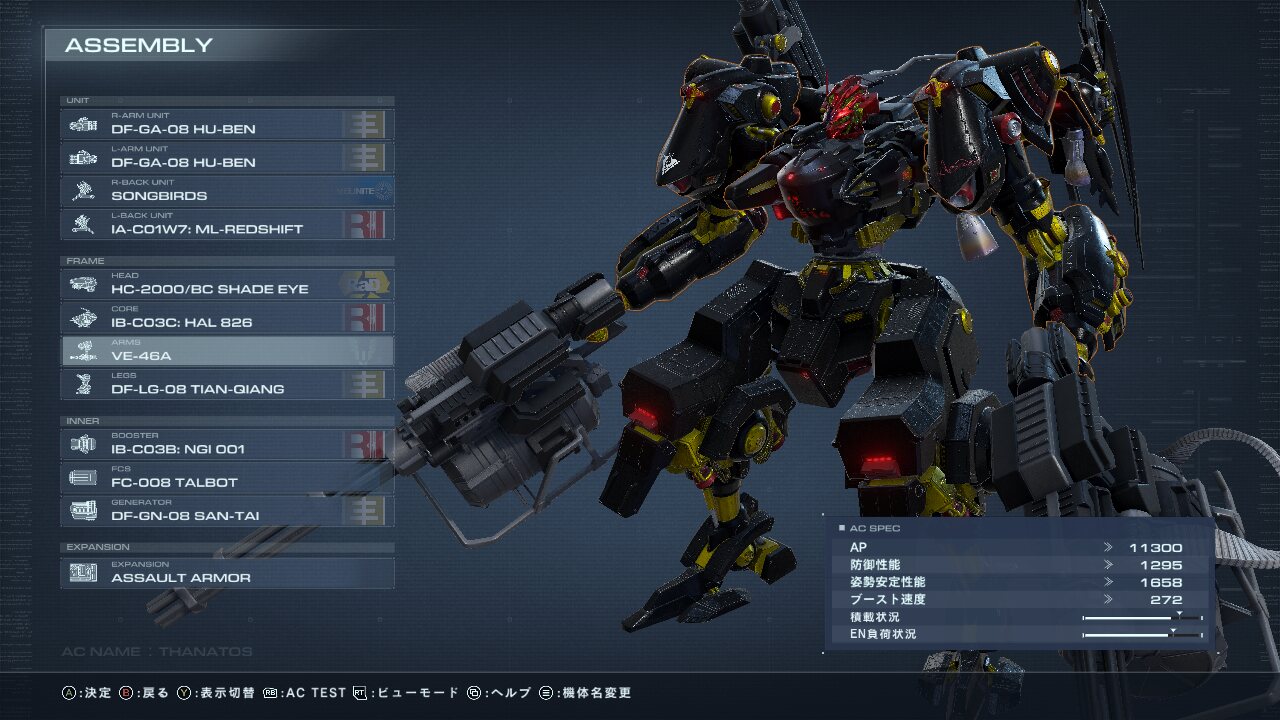
Task: Open the HC-2000/BC SHADE EYE head slot
Action: pos(227,284)
